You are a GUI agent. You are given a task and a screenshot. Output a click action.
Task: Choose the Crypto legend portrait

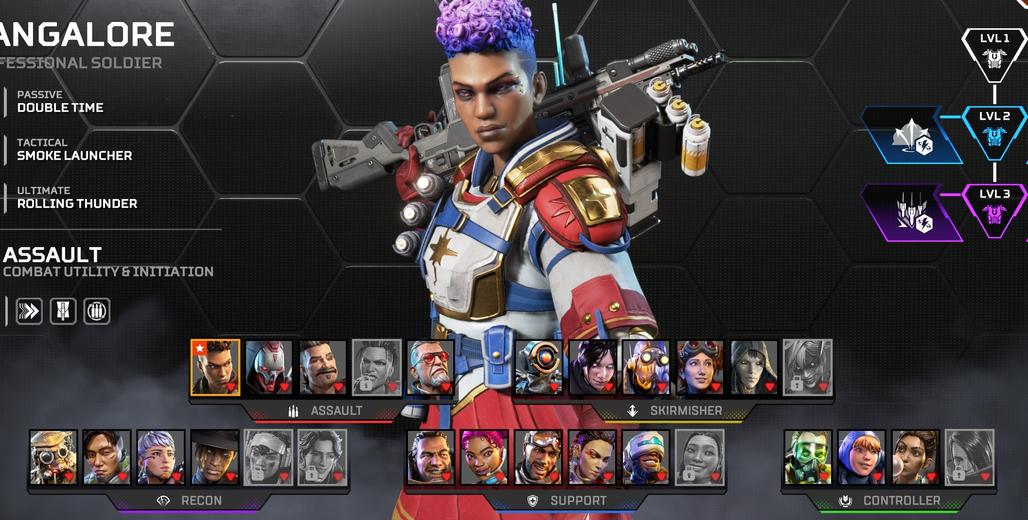[107, 457]
